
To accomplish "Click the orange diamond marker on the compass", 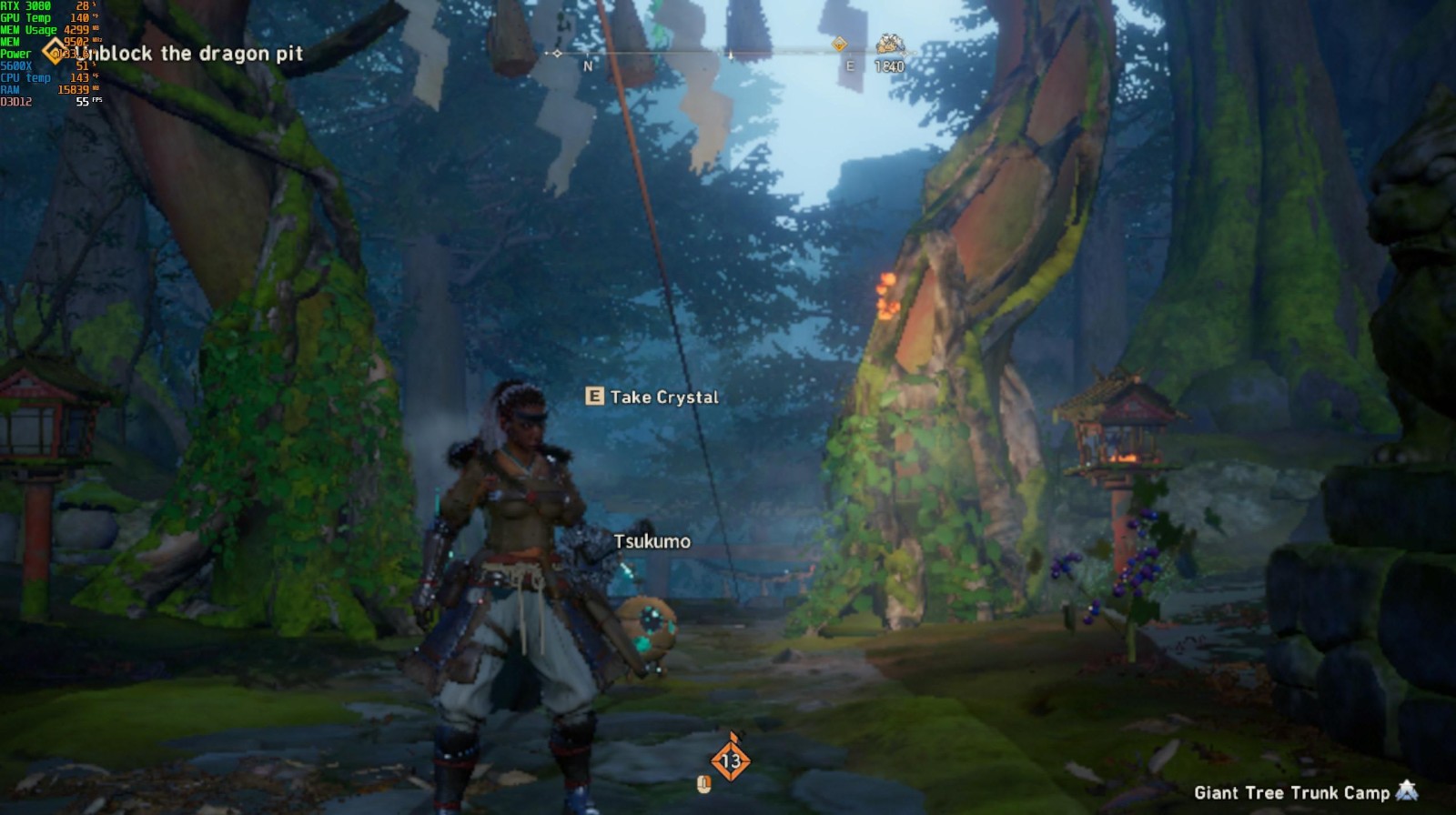I will click(839, 44).
